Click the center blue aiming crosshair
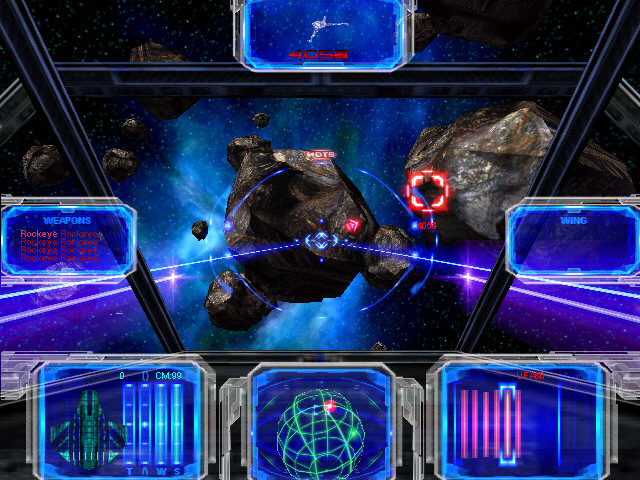Viewport: 640px width, 480px height. 321,241
